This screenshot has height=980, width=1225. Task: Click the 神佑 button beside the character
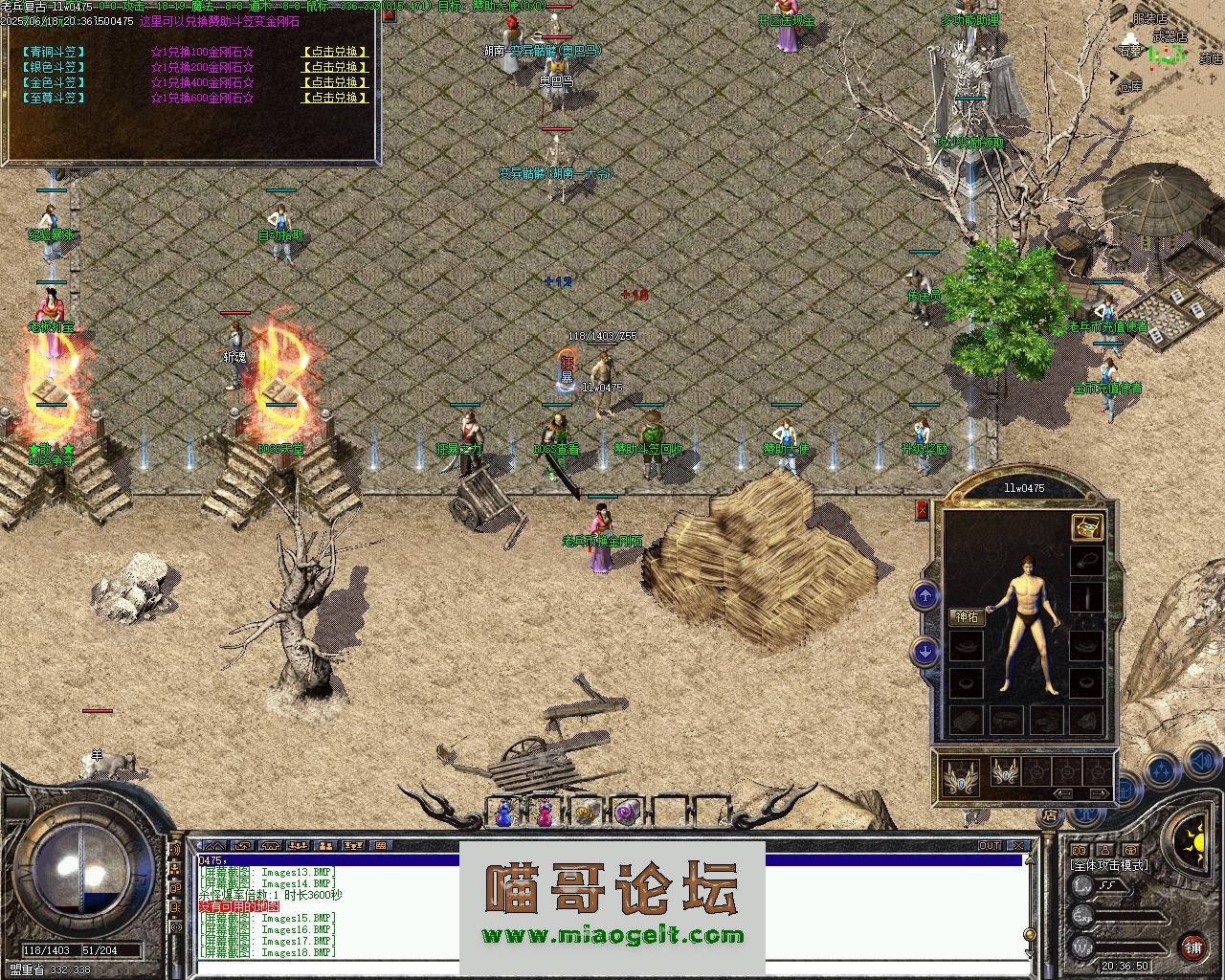(x=967, y=617)
